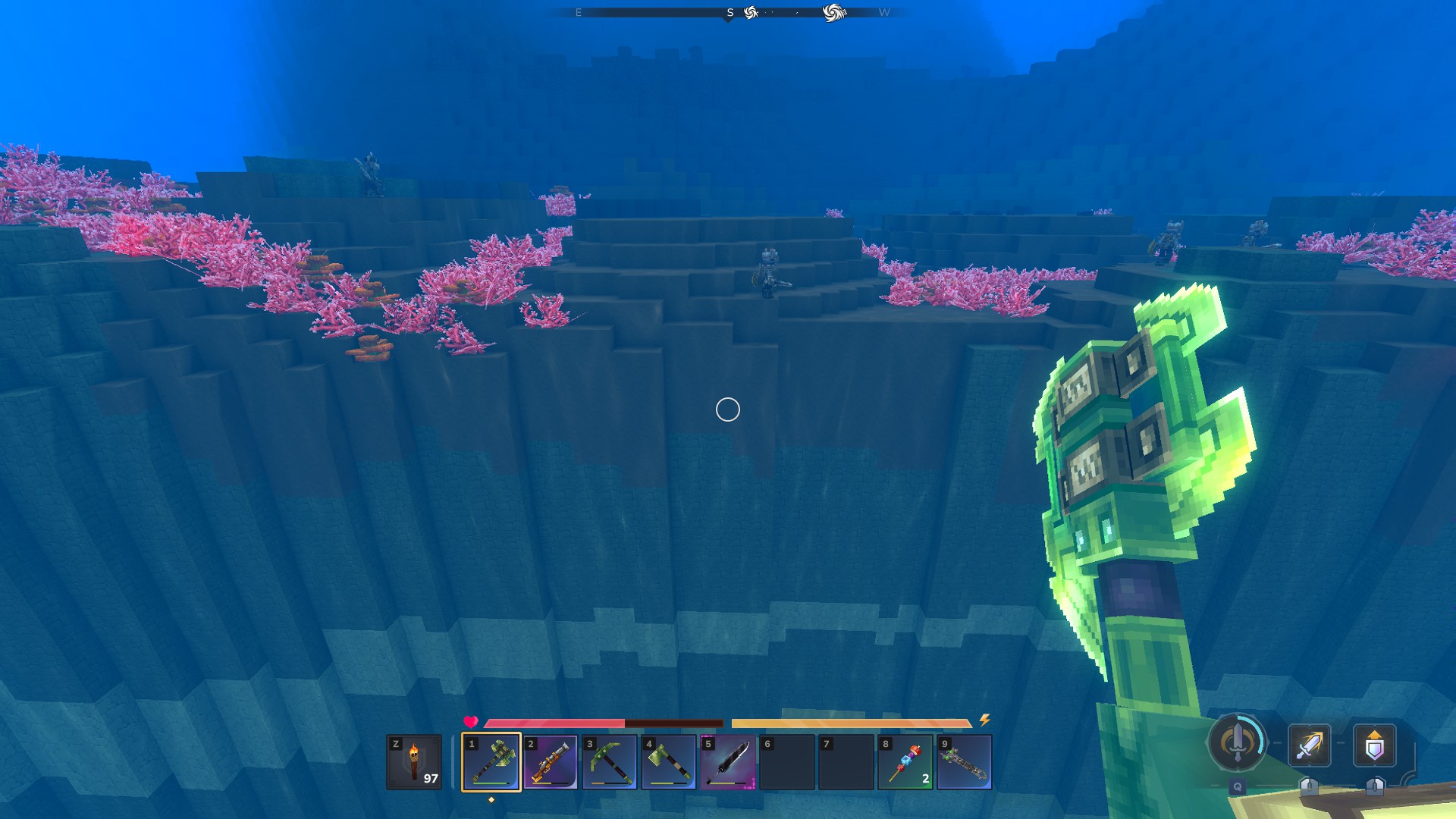Choose the green pickaxe in slot 3

coord(610,761)
